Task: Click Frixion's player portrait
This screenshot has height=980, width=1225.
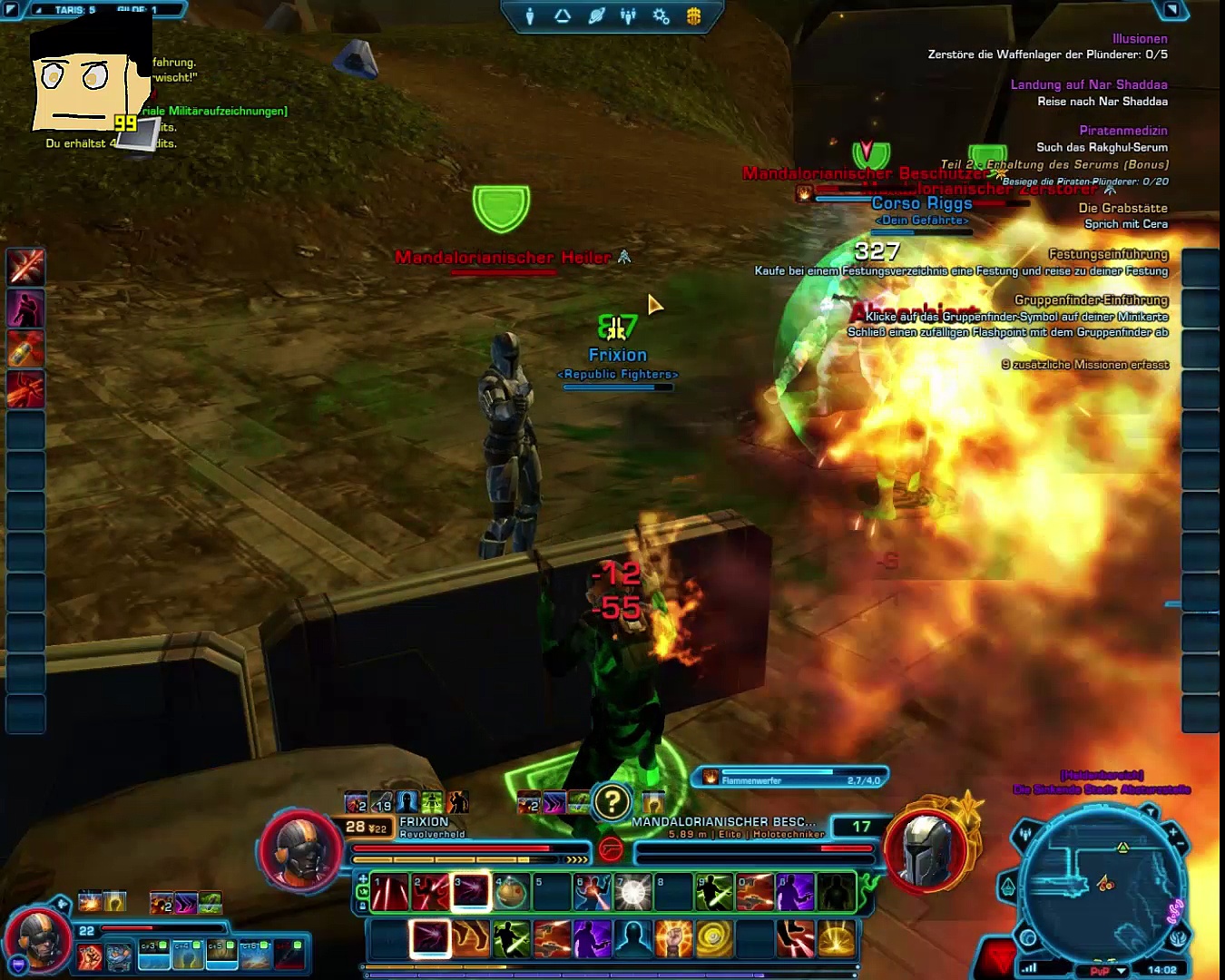Action: click(x=301, y=850)
